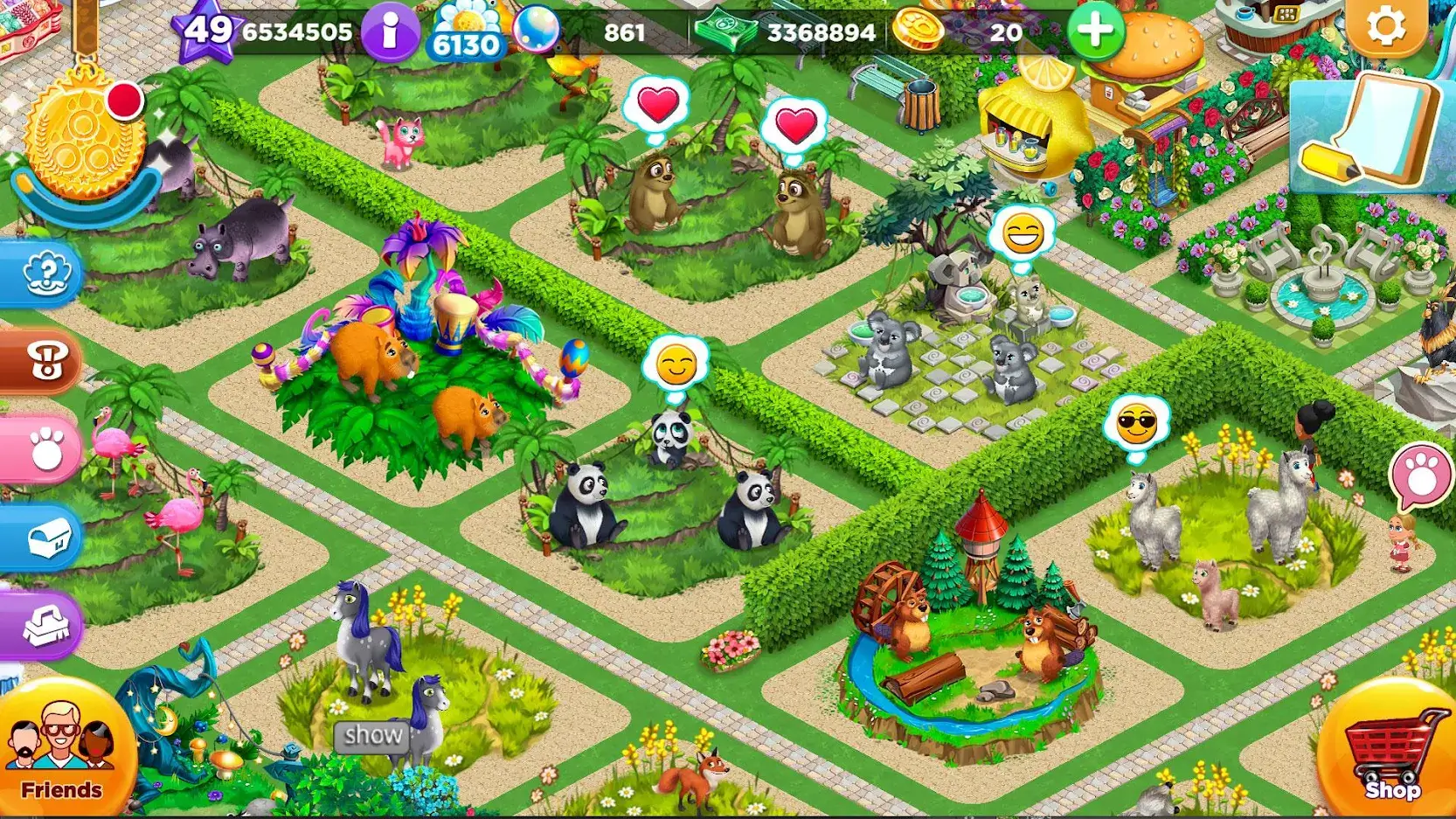Viewport: 1456px width, 819px height.
Task: Open the golden medal achievements panel
Action: (x=83, y=135)
